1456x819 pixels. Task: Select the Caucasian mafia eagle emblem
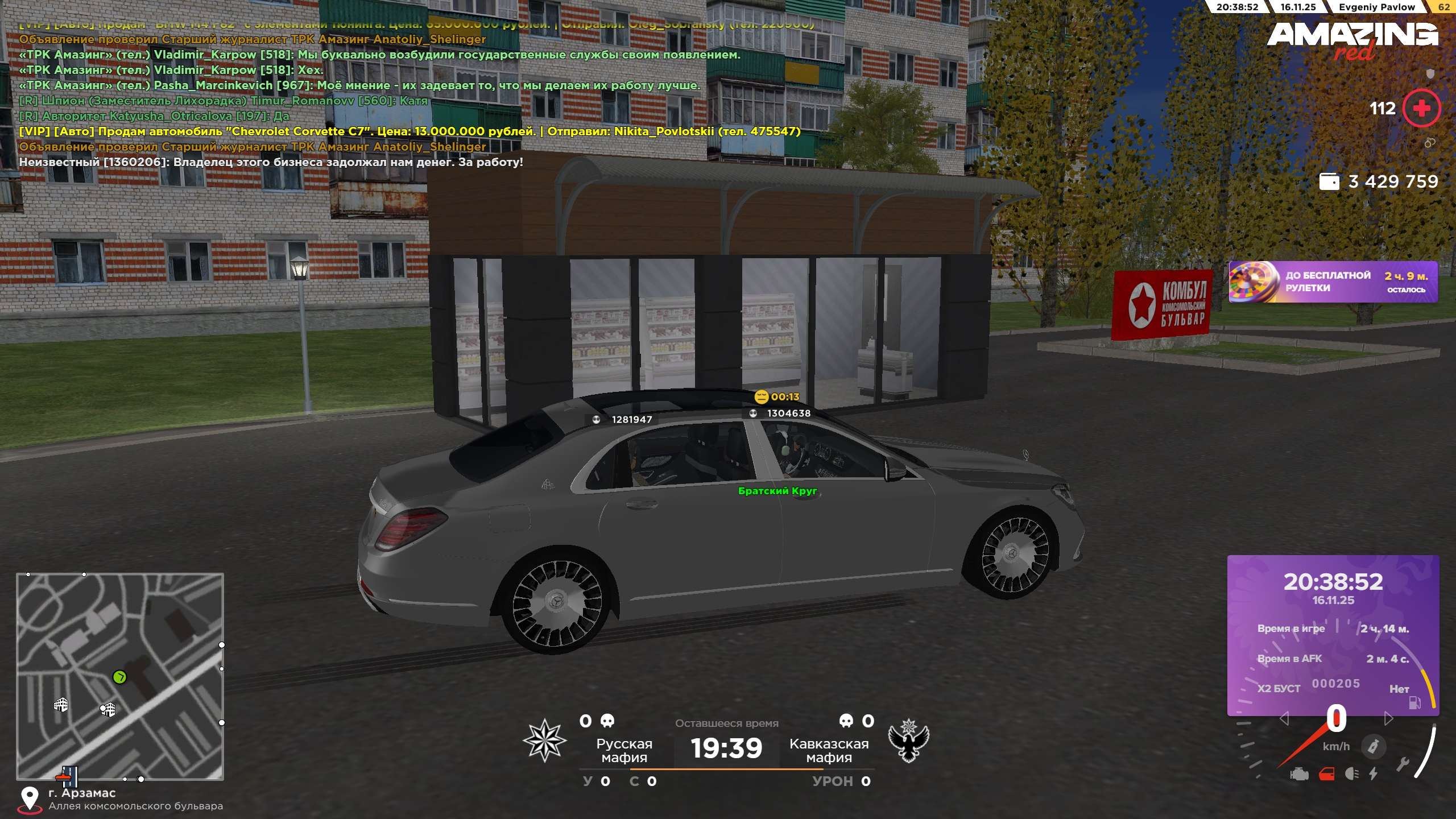click(908, 741)
